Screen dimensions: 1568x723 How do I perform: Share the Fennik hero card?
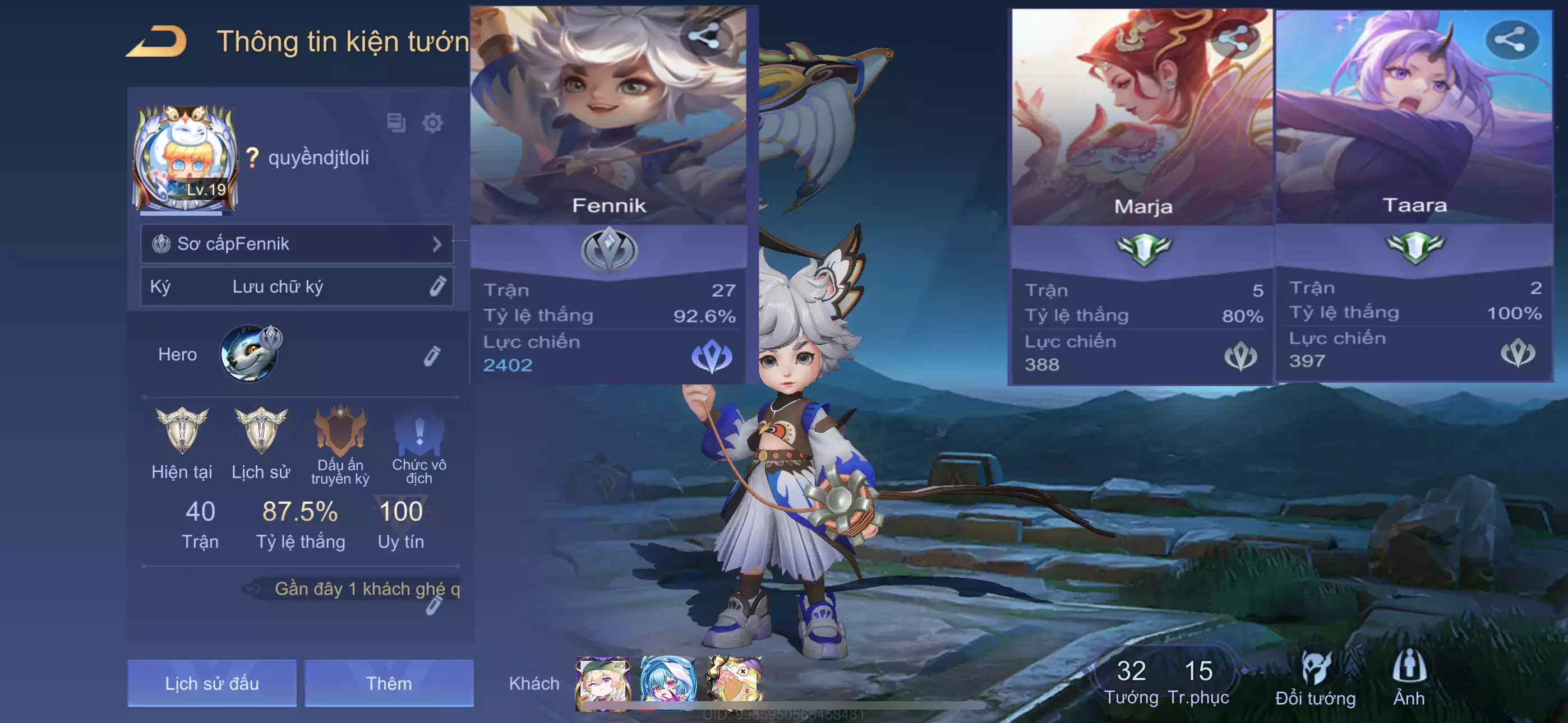(704, 37)
